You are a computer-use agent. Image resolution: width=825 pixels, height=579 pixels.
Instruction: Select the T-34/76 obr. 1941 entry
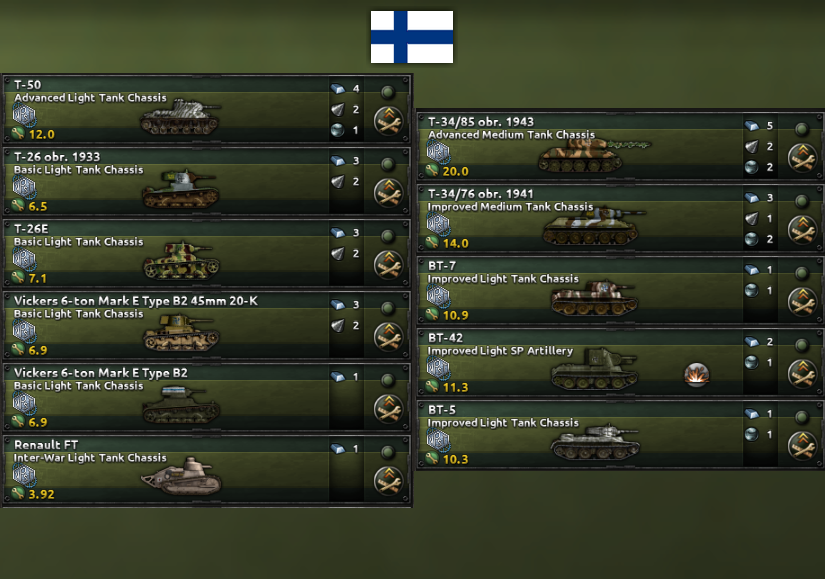pos(580,219)
